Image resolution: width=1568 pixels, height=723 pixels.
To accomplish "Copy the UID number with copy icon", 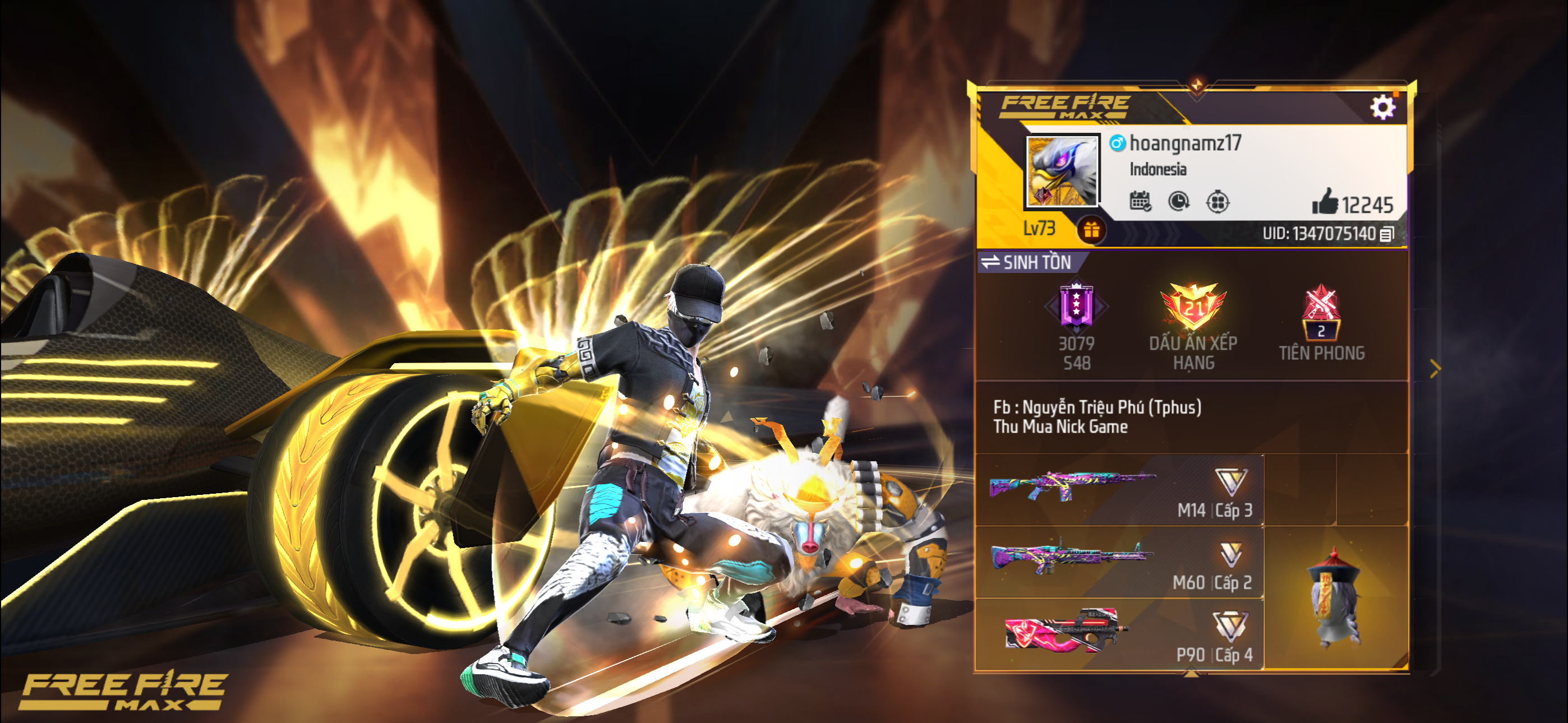I will 1387,234.
